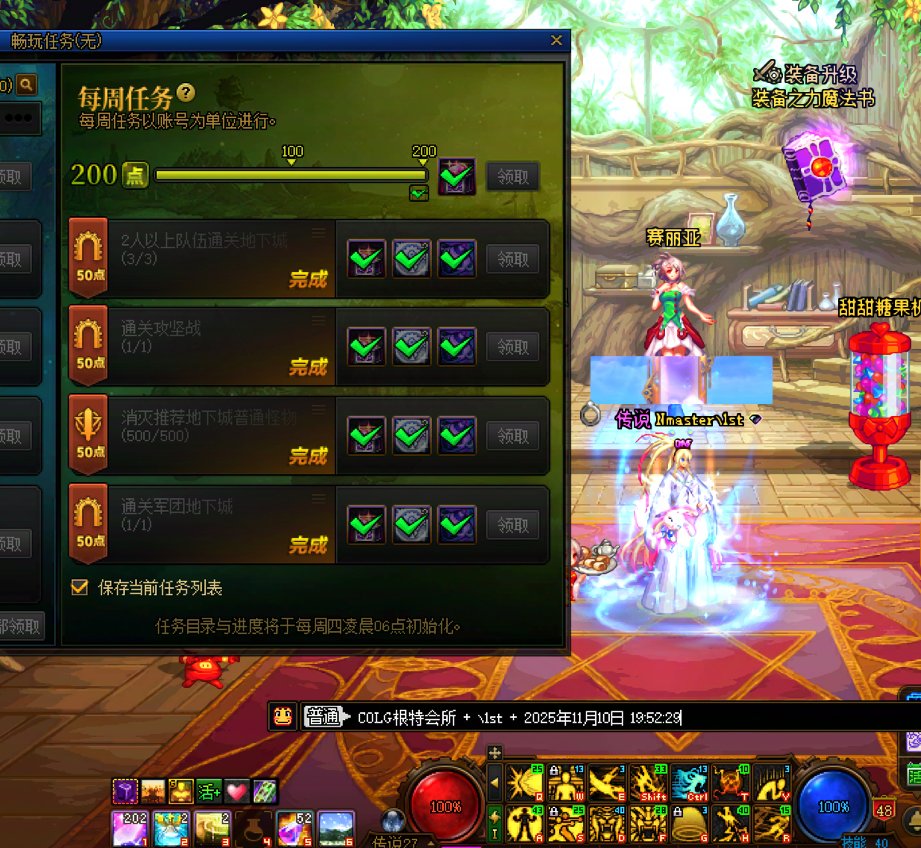Use the consumable with 202 count
Image resolution: width=921 pixels, height=848 pixels.
130,829
